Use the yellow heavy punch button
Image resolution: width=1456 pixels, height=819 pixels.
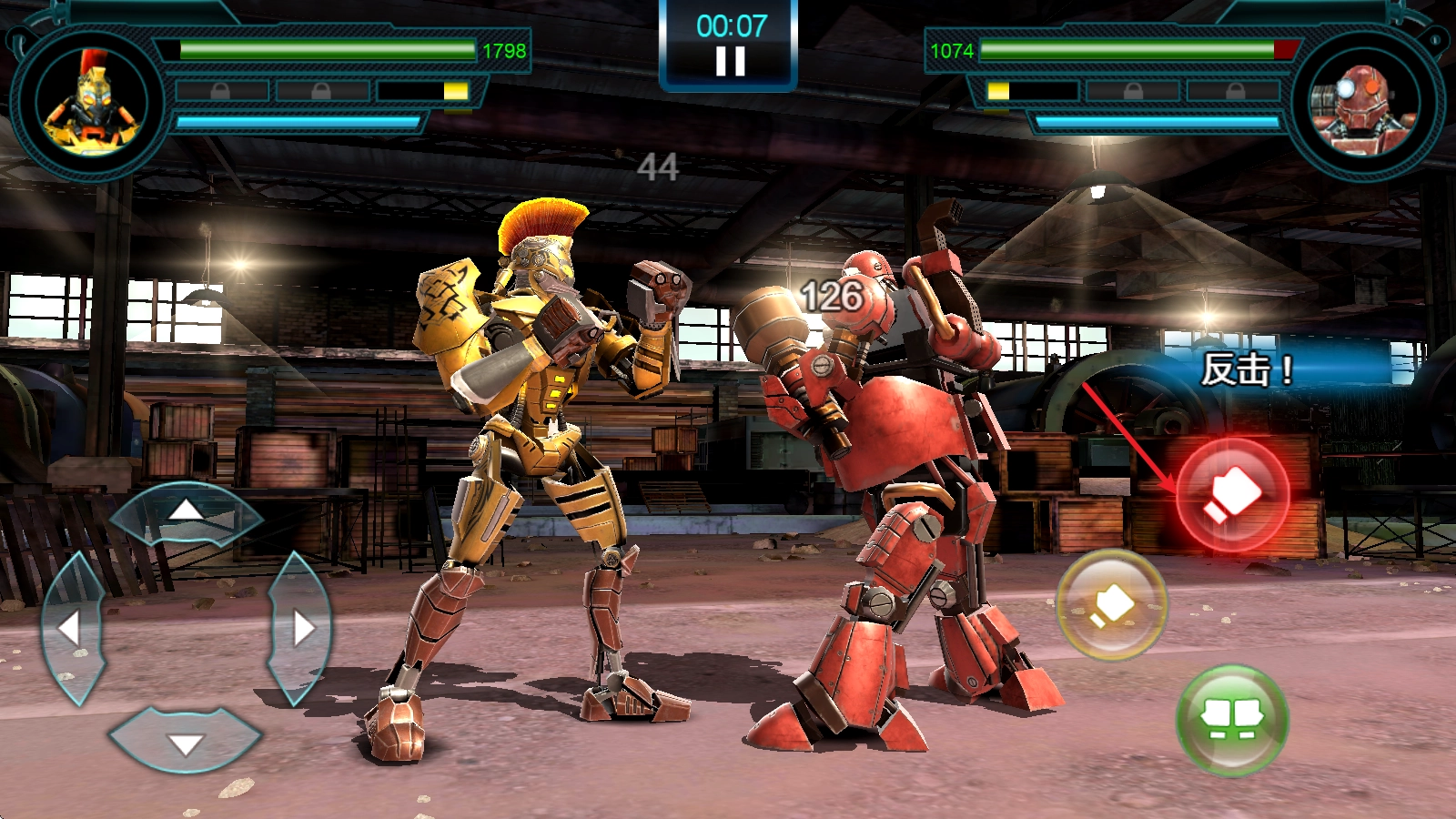point(1111,603)
